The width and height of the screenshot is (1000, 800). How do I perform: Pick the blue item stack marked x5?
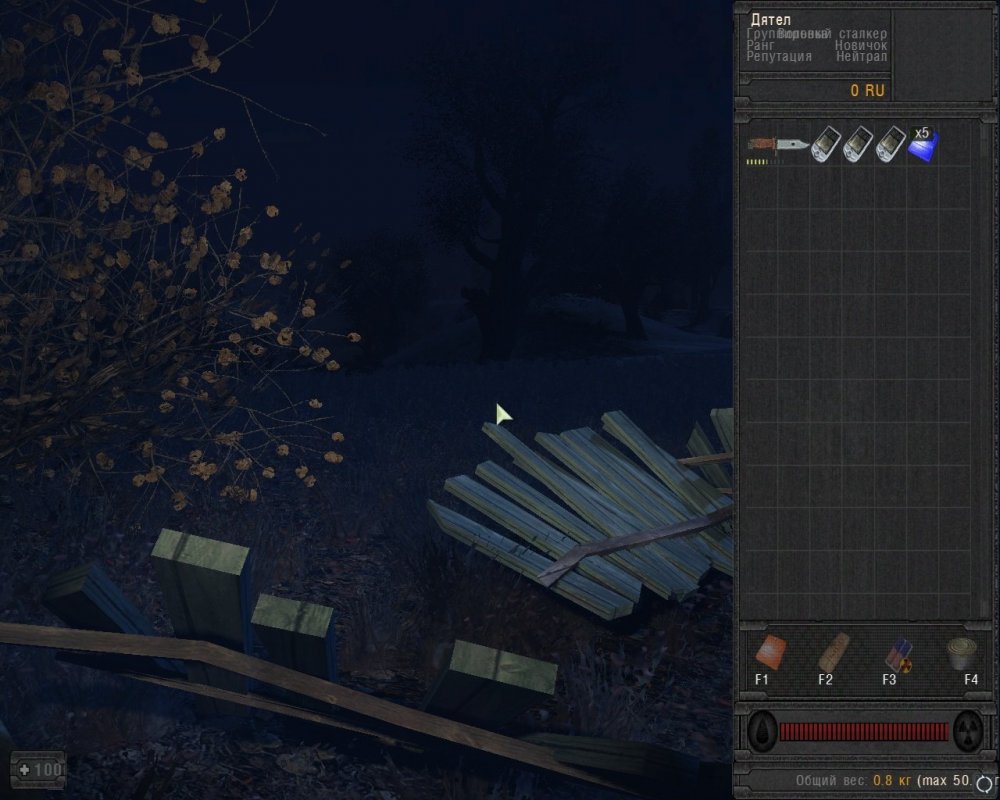[922, 146]
